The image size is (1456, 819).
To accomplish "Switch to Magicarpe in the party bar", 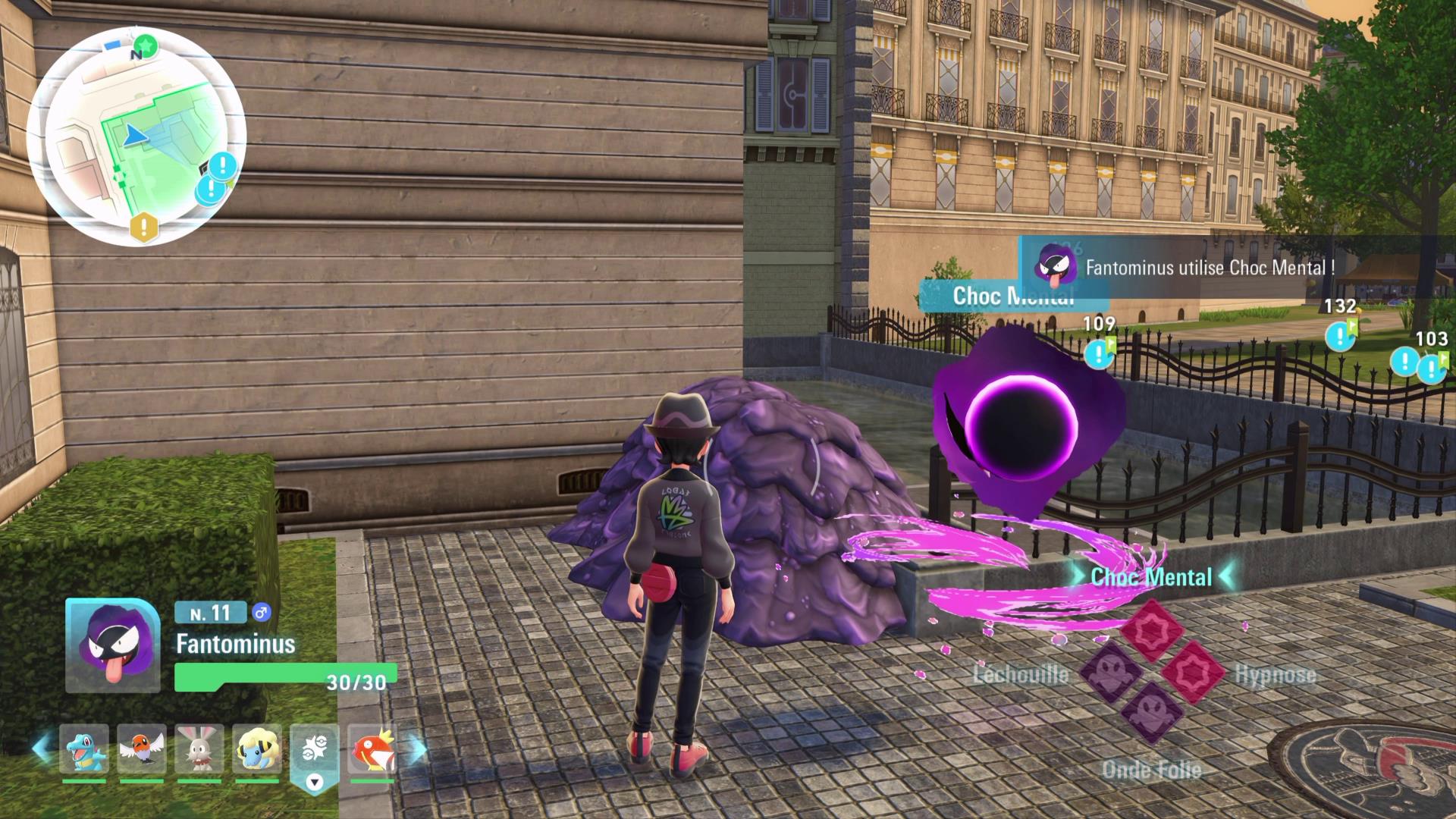I will pos(372,748).
